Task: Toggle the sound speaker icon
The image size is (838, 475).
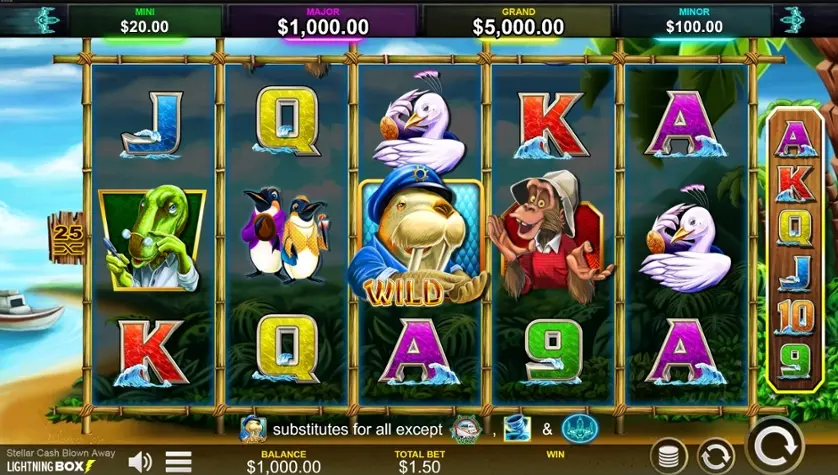Action: 140,461
